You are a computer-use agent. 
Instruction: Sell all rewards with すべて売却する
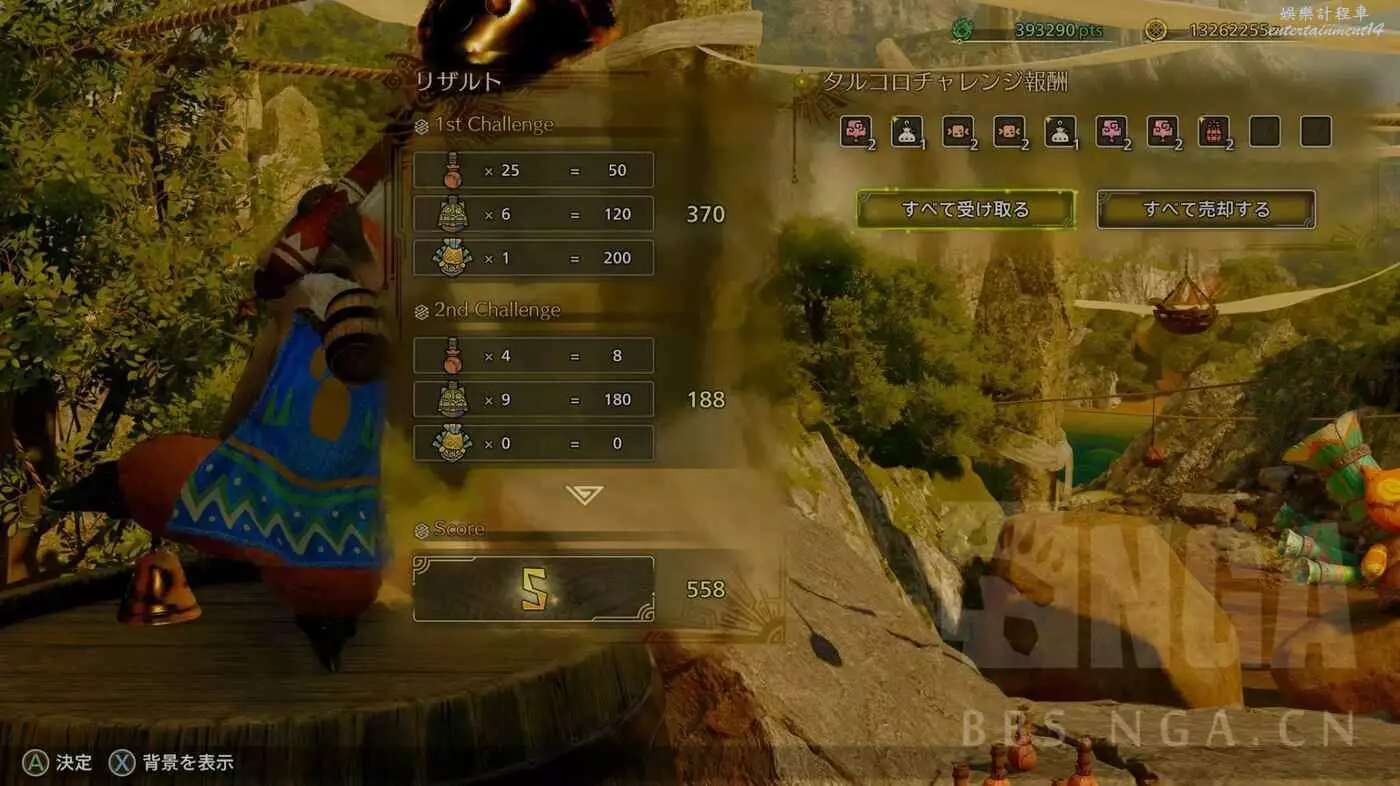[1206, 209]
